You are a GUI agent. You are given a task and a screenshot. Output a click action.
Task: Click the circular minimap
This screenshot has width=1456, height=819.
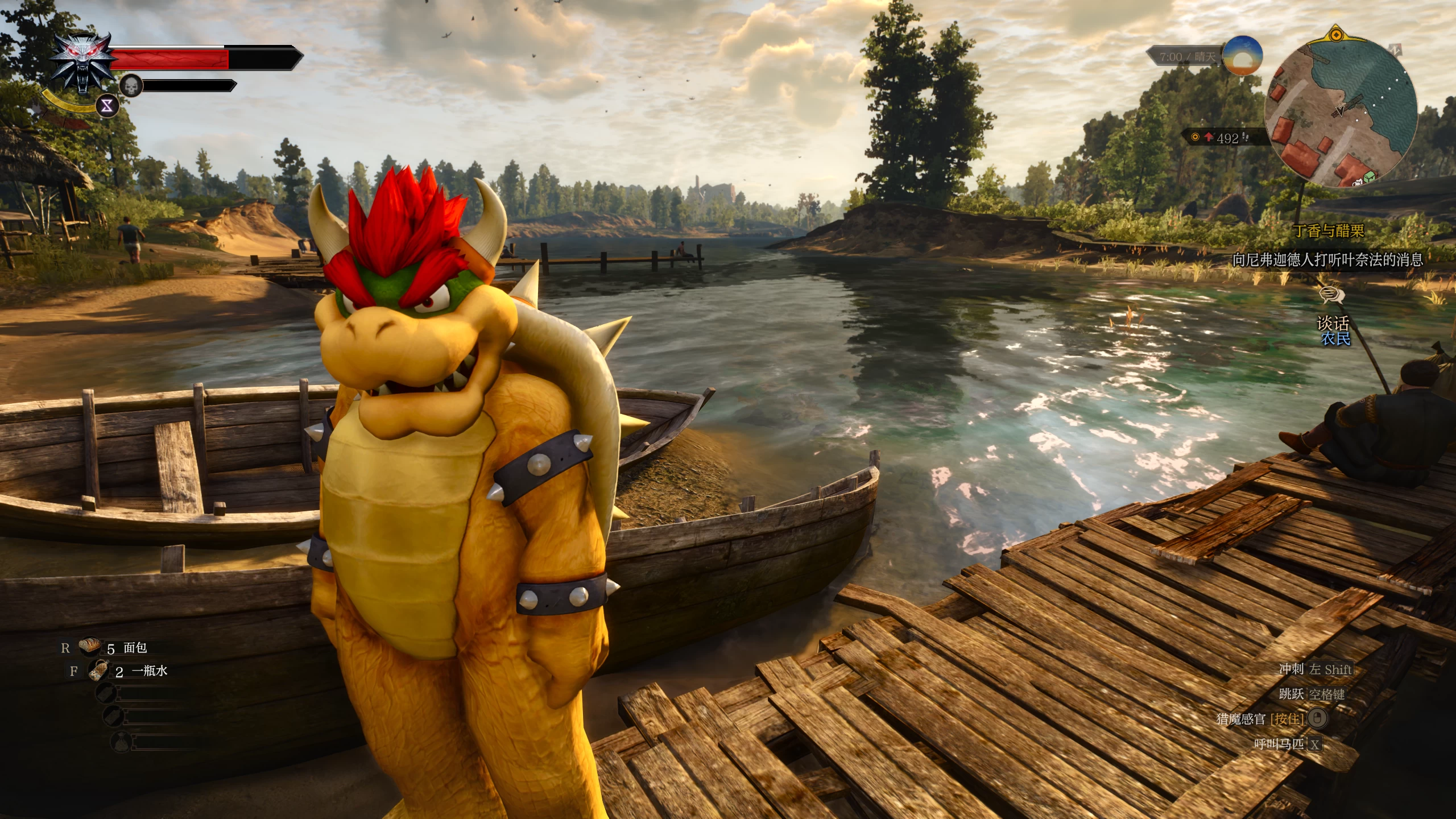point(1341,113)
